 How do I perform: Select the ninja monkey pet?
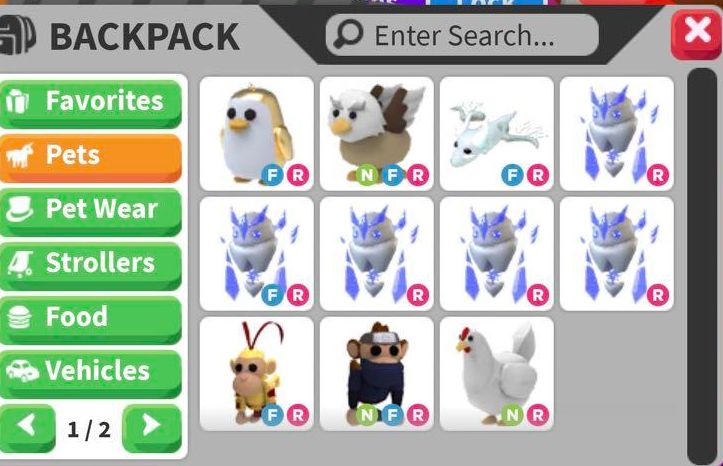coord(376,373)
